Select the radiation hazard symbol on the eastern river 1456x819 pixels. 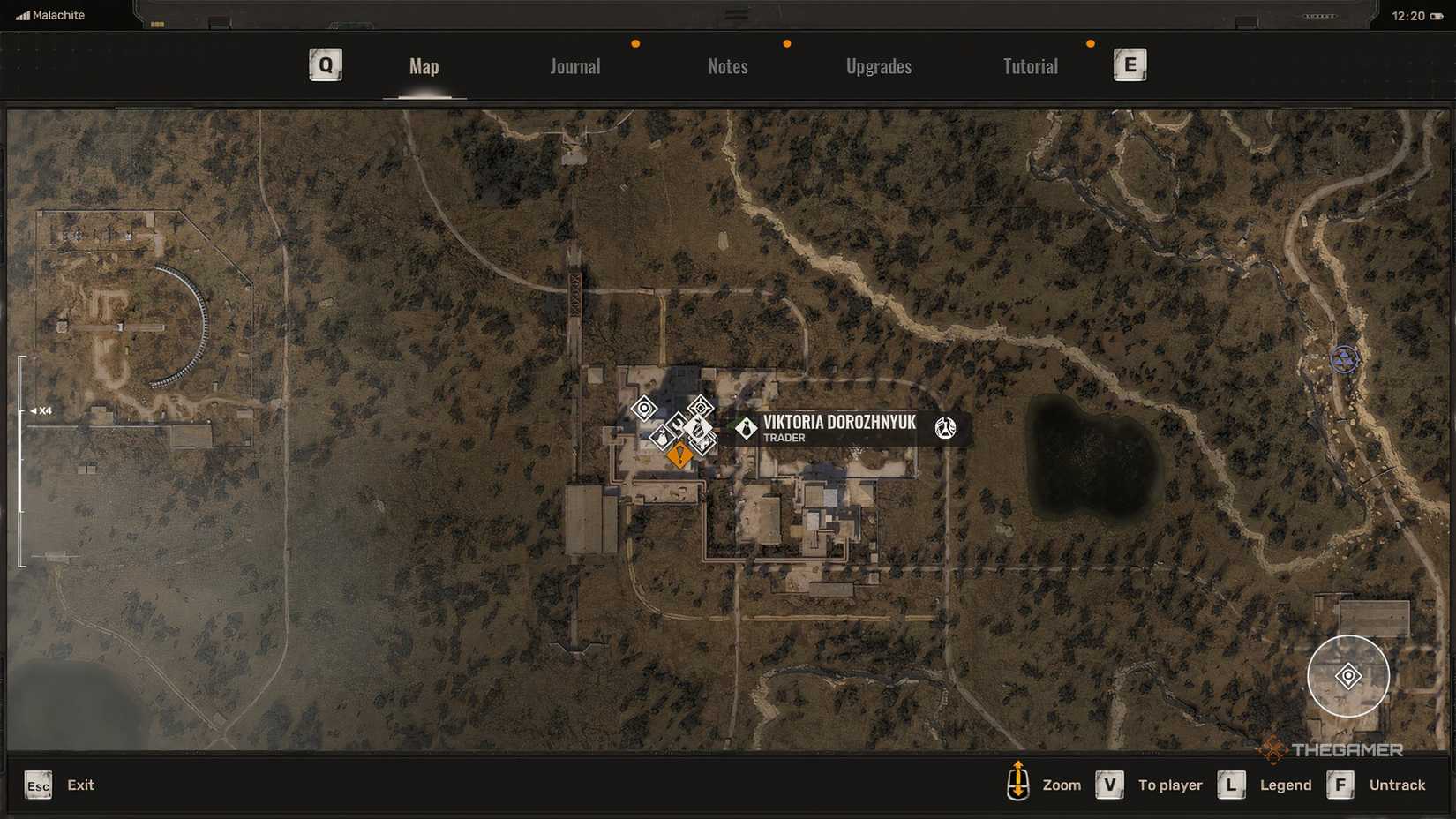[x=1345, y=359]
